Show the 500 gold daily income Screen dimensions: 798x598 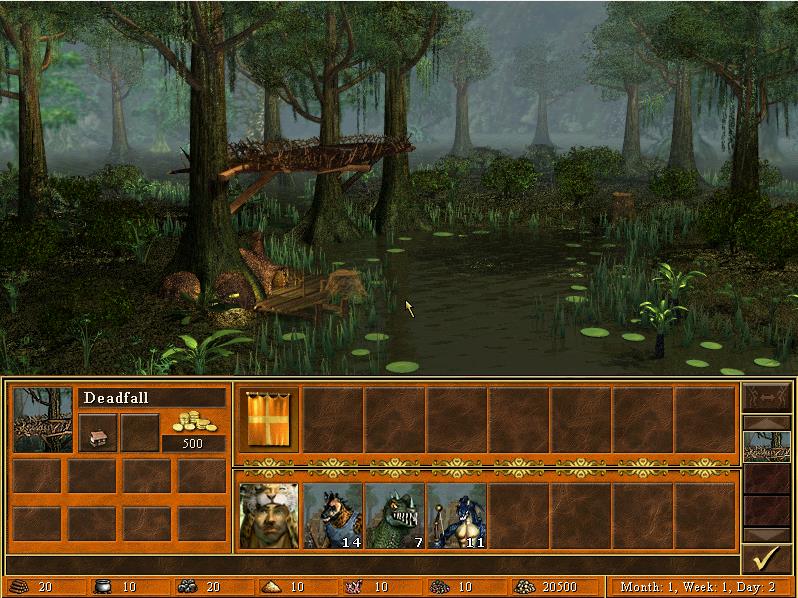pos(193,430)
